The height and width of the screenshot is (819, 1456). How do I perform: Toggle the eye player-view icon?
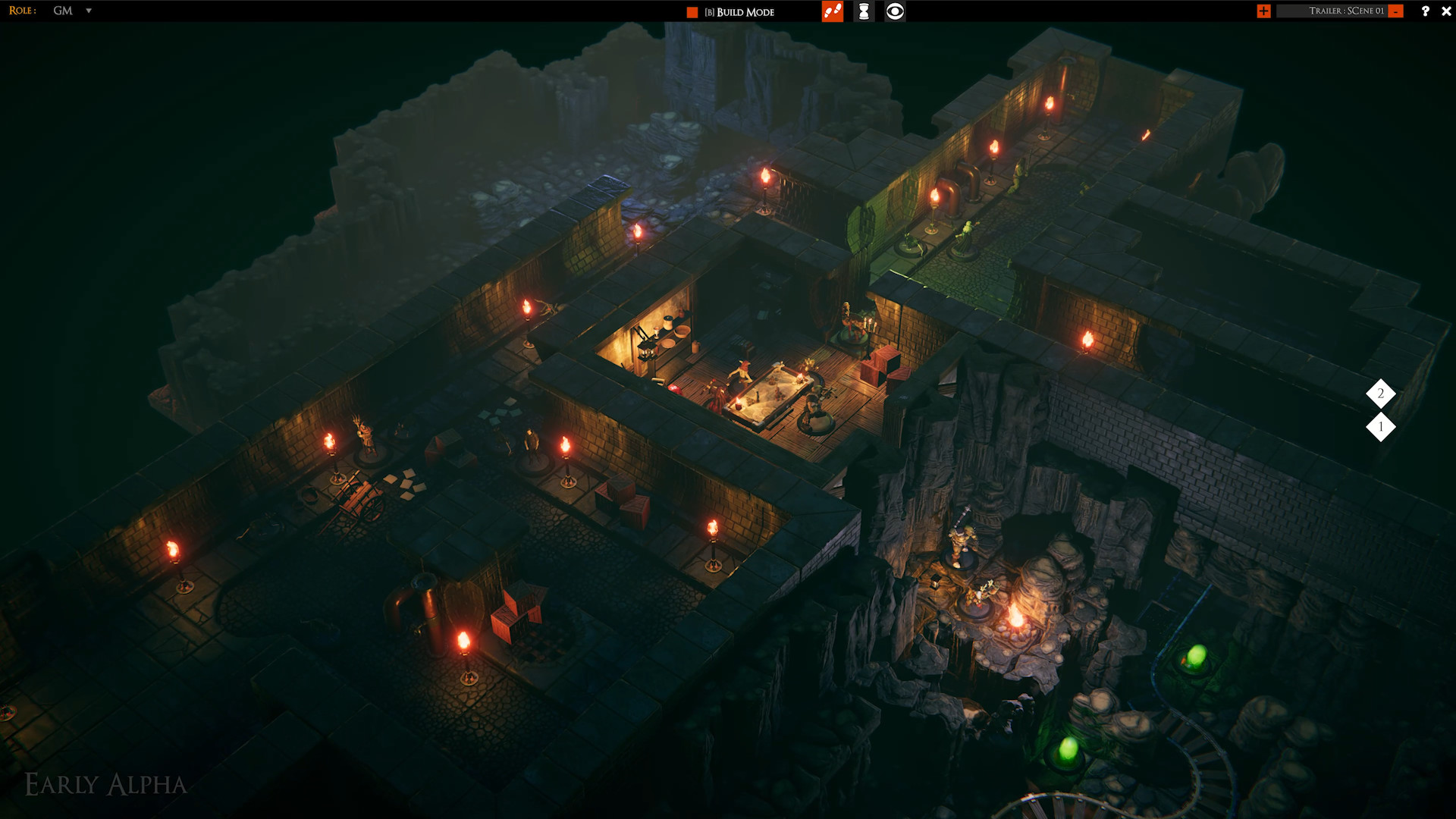tap(895, 12)
